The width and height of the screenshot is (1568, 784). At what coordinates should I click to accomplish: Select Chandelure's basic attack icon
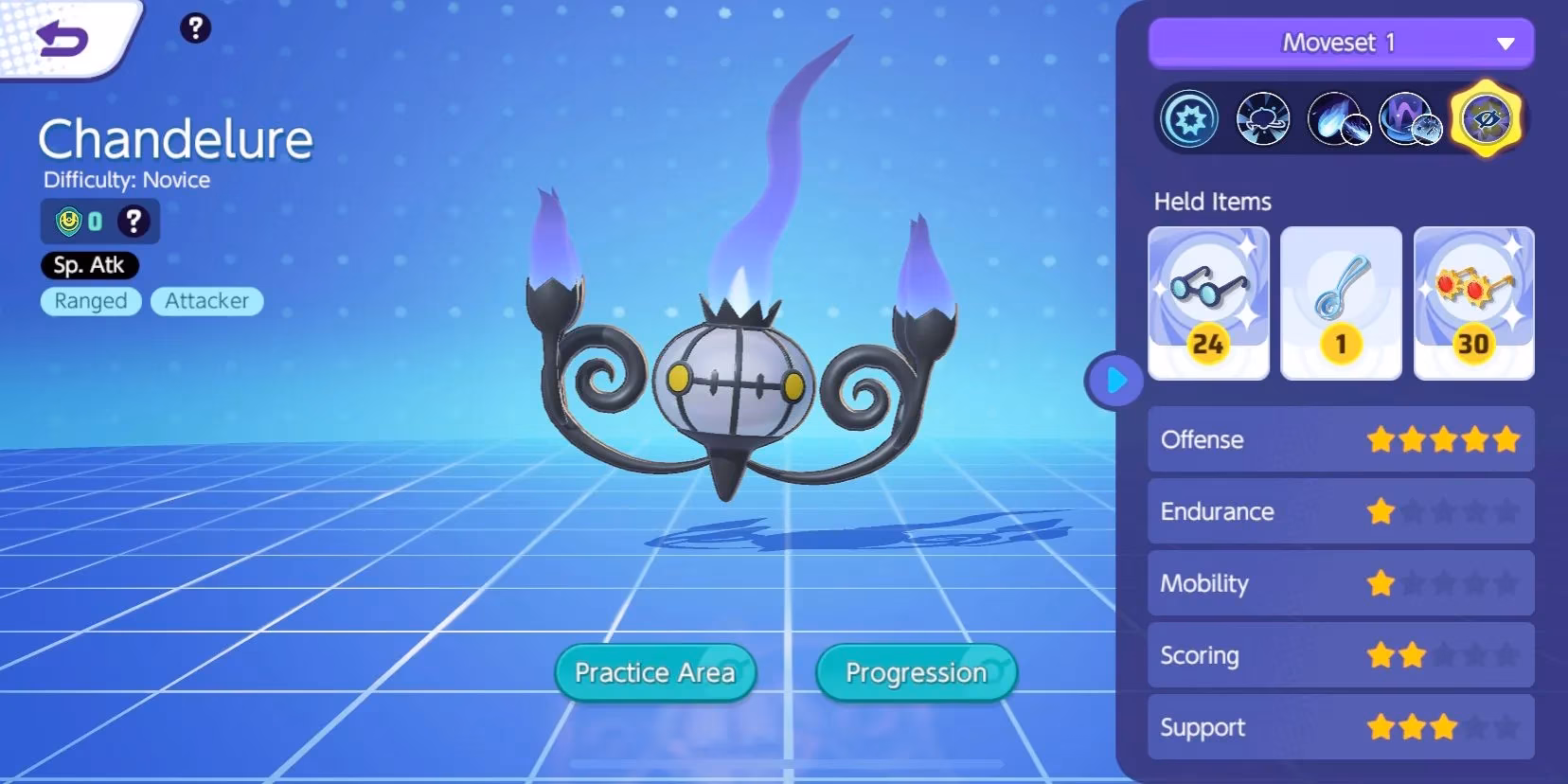tap(1189, 121)
